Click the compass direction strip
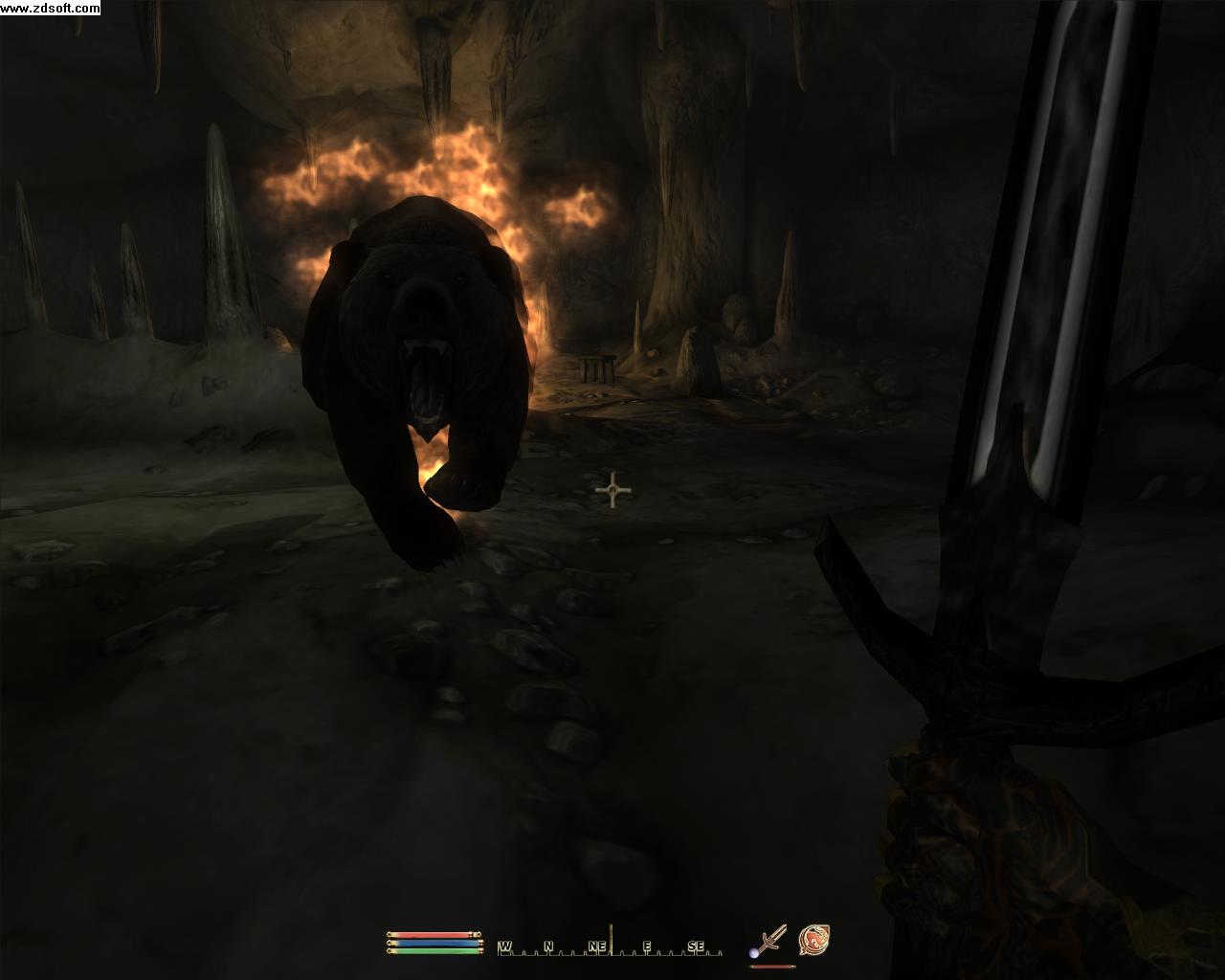This screenshot has width=1225, height=980. click(x=612, y=946)
